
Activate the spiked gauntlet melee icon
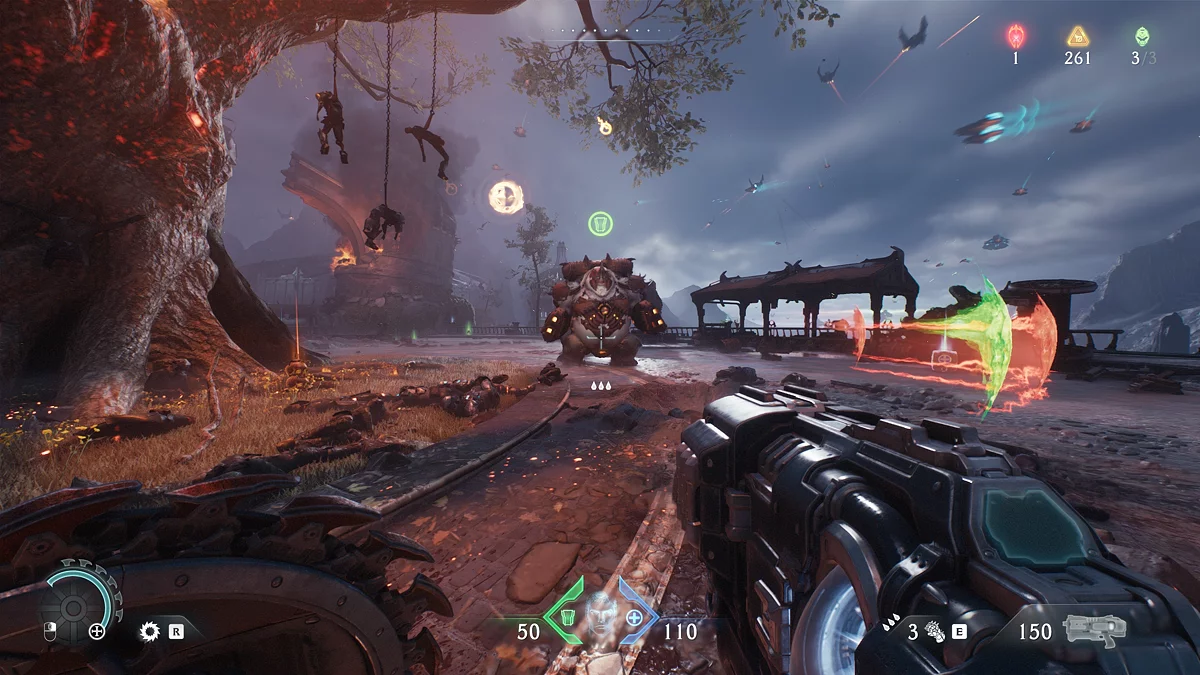coord(935,631)
